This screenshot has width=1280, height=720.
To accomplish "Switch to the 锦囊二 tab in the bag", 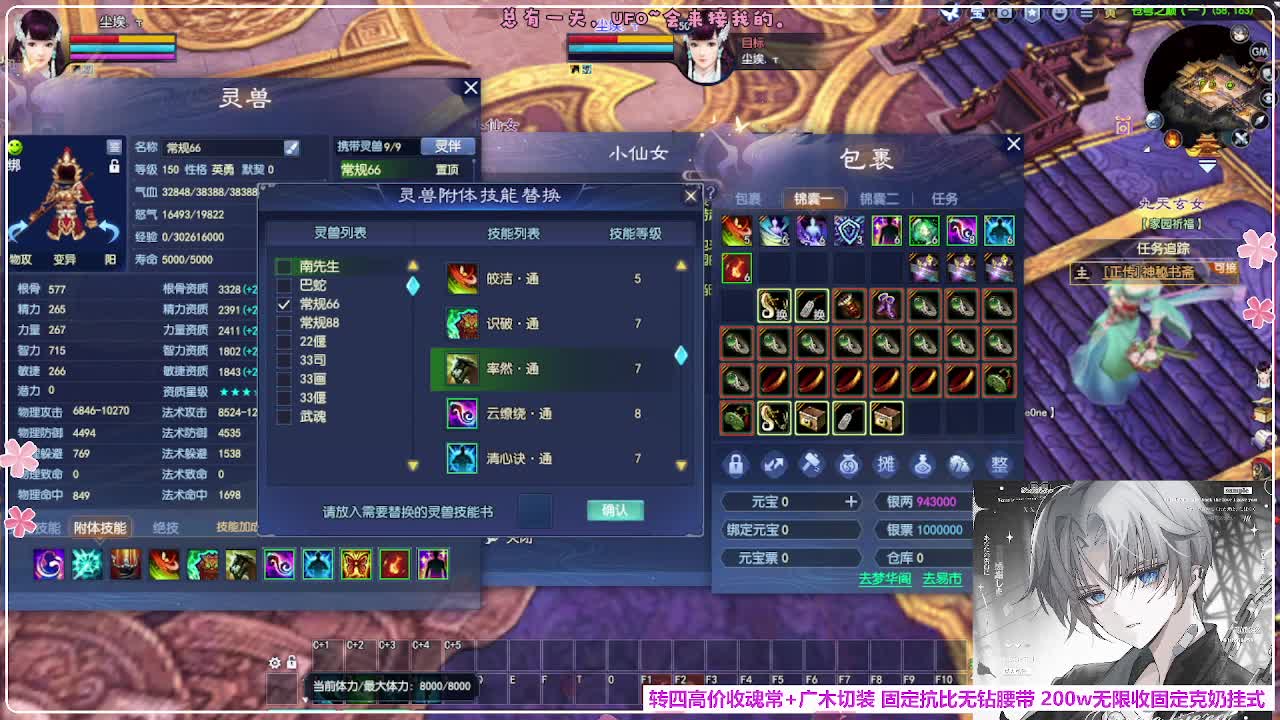I will click(x=882, y=198).
